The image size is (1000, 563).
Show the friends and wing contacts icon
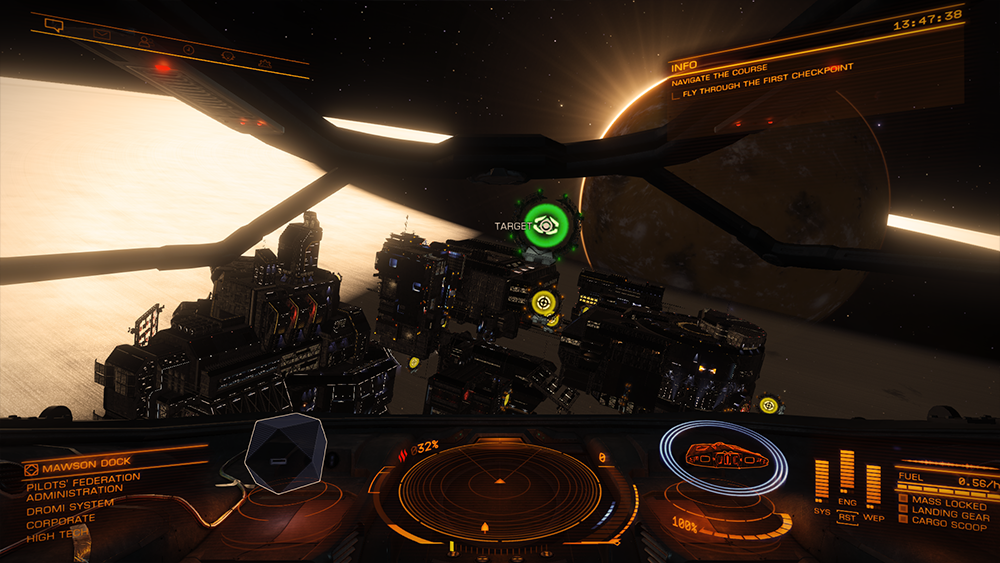click(x=145, y=41)
